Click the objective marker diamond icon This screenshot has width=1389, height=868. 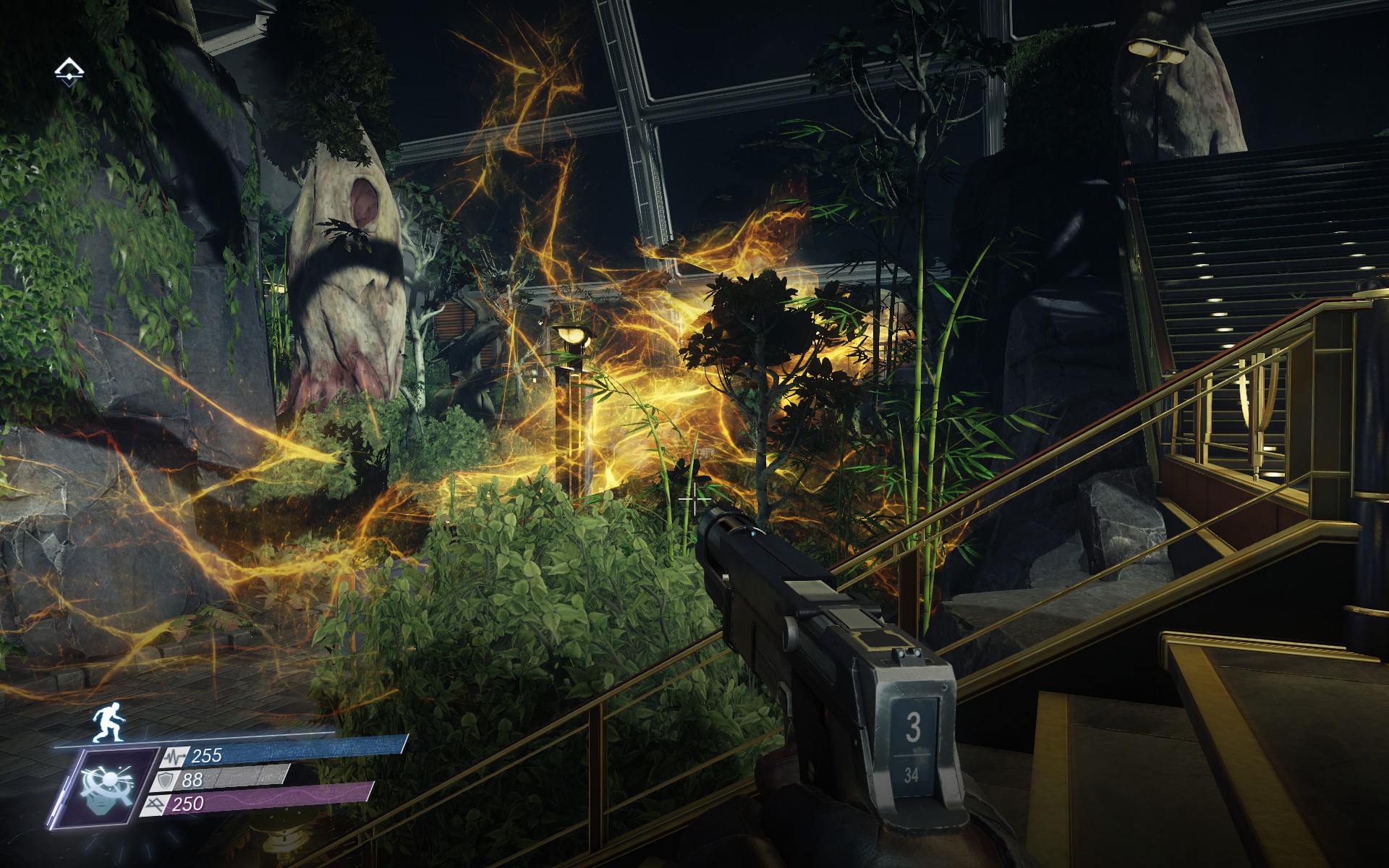(69, 71)
